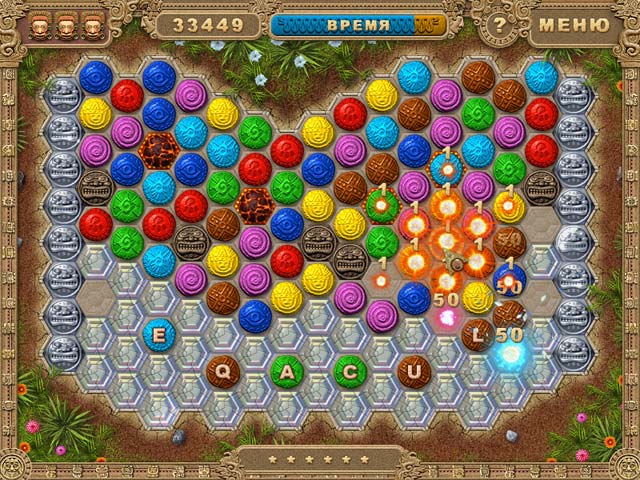The height and width of the screenshot is (480, 640).
Task: Select the green letter C tile
Action: (350, 371)
